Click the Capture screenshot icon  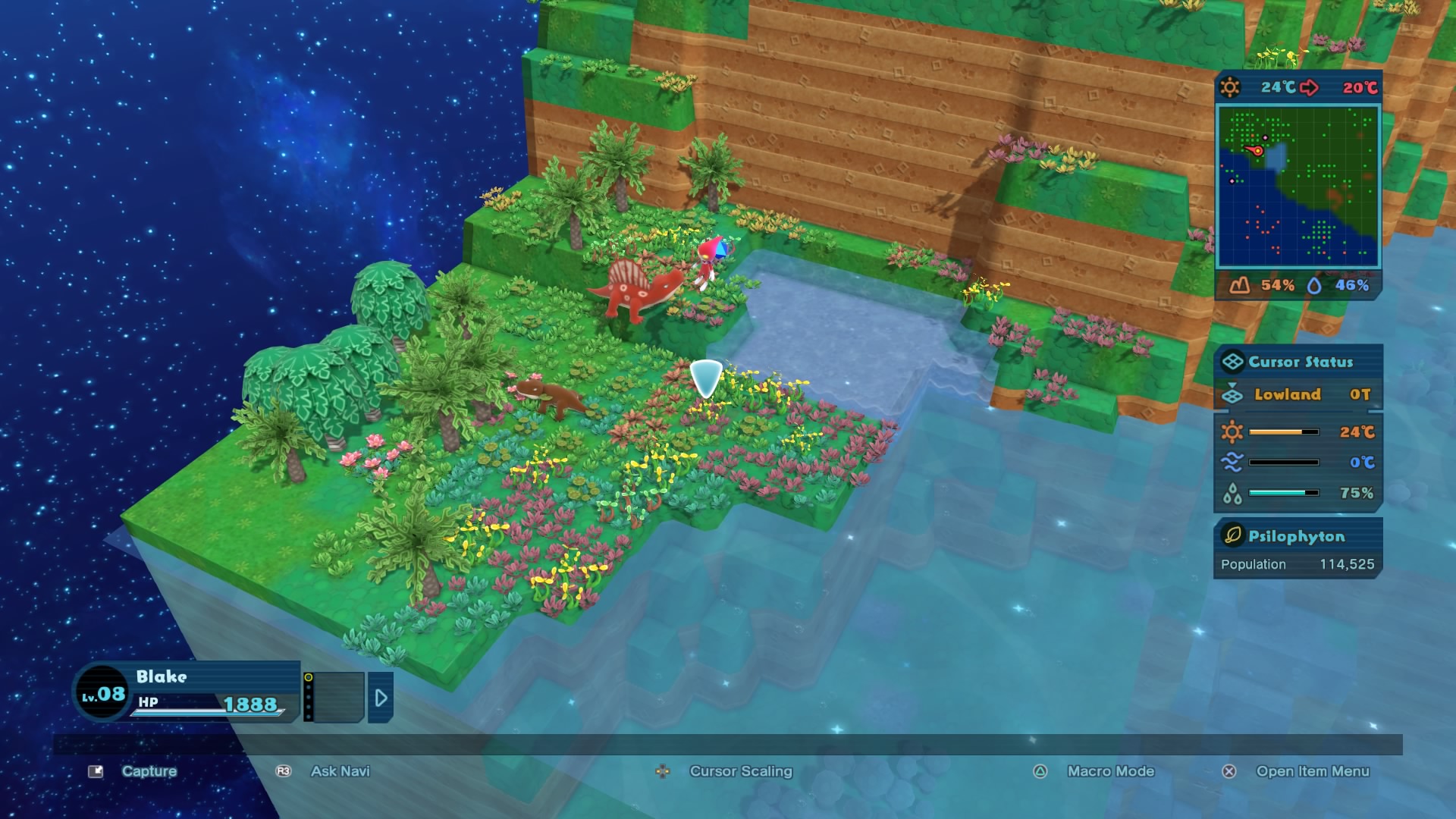point(96,771)
